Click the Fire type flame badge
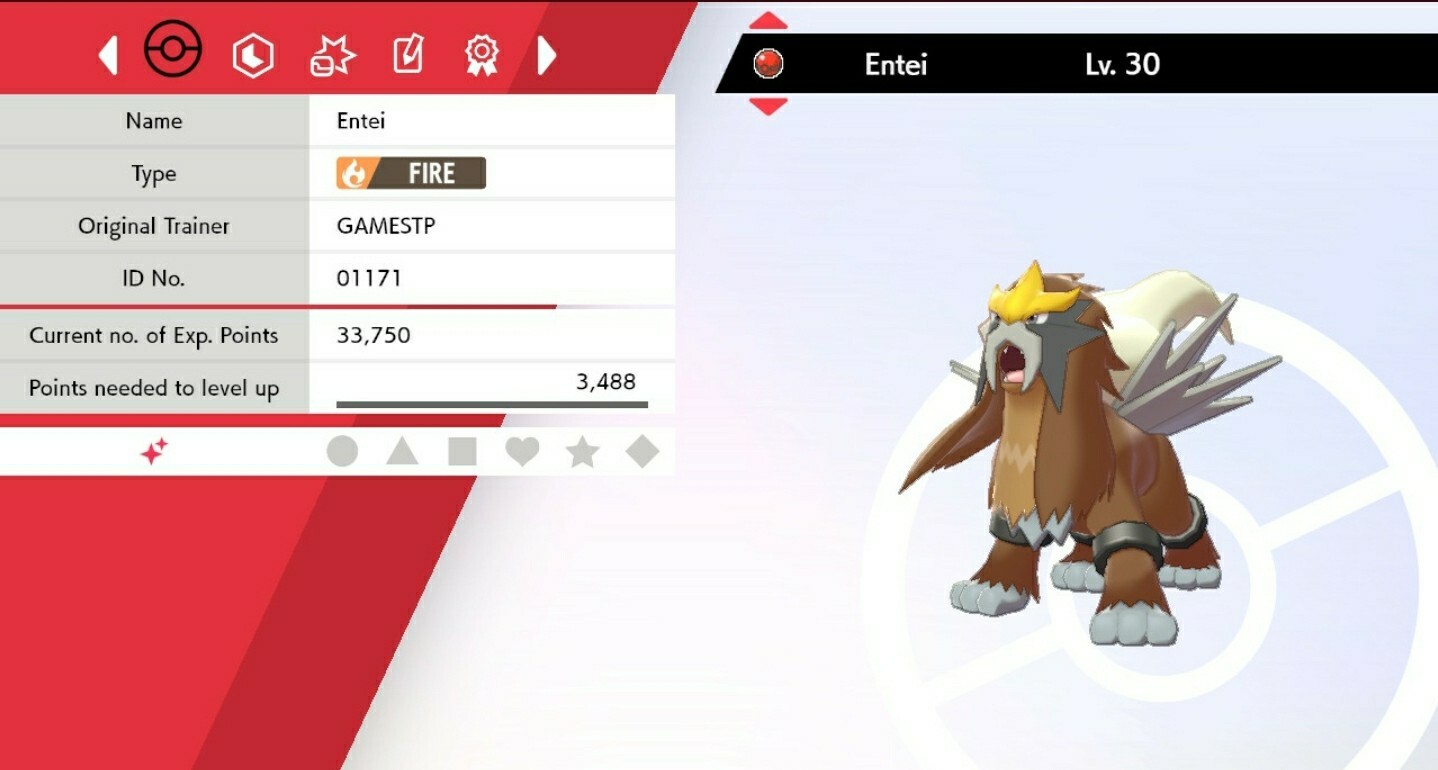This screenshot has height=770, width=1438. point(412,173)
